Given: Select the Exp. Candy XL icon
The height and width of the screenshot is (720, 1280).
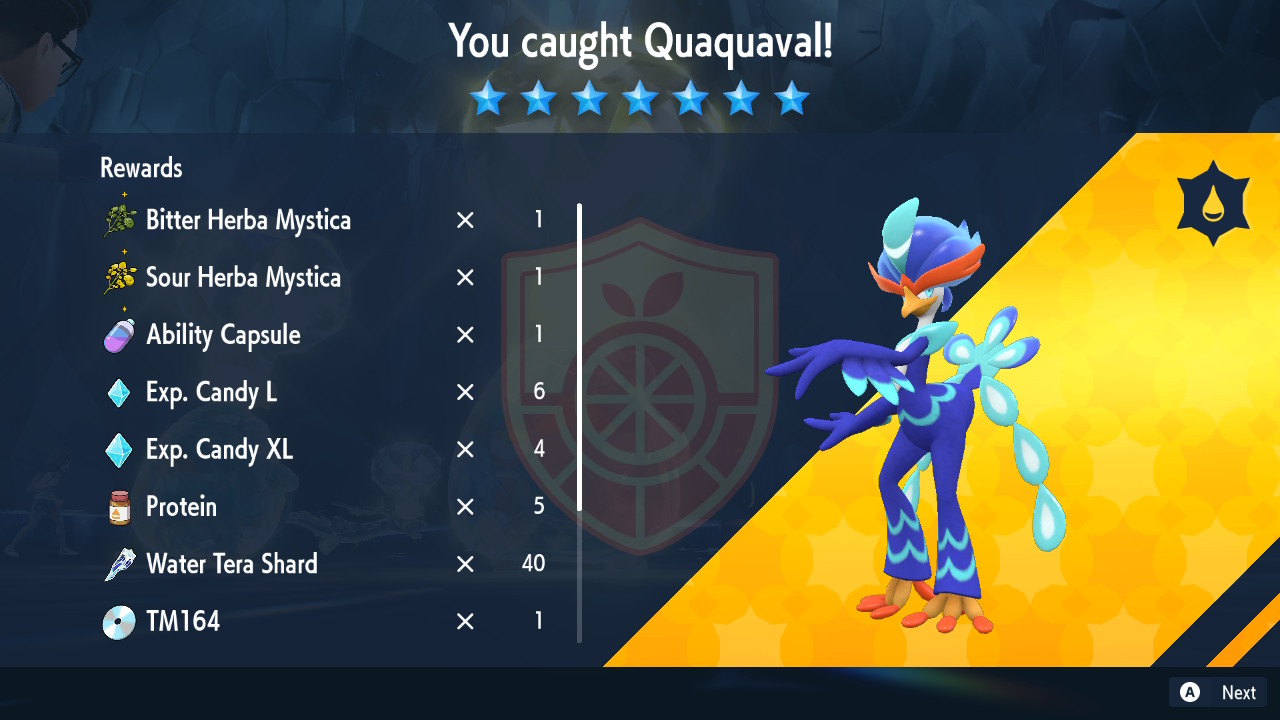Looking at the screenshot, I should click(x=119, y=450).
